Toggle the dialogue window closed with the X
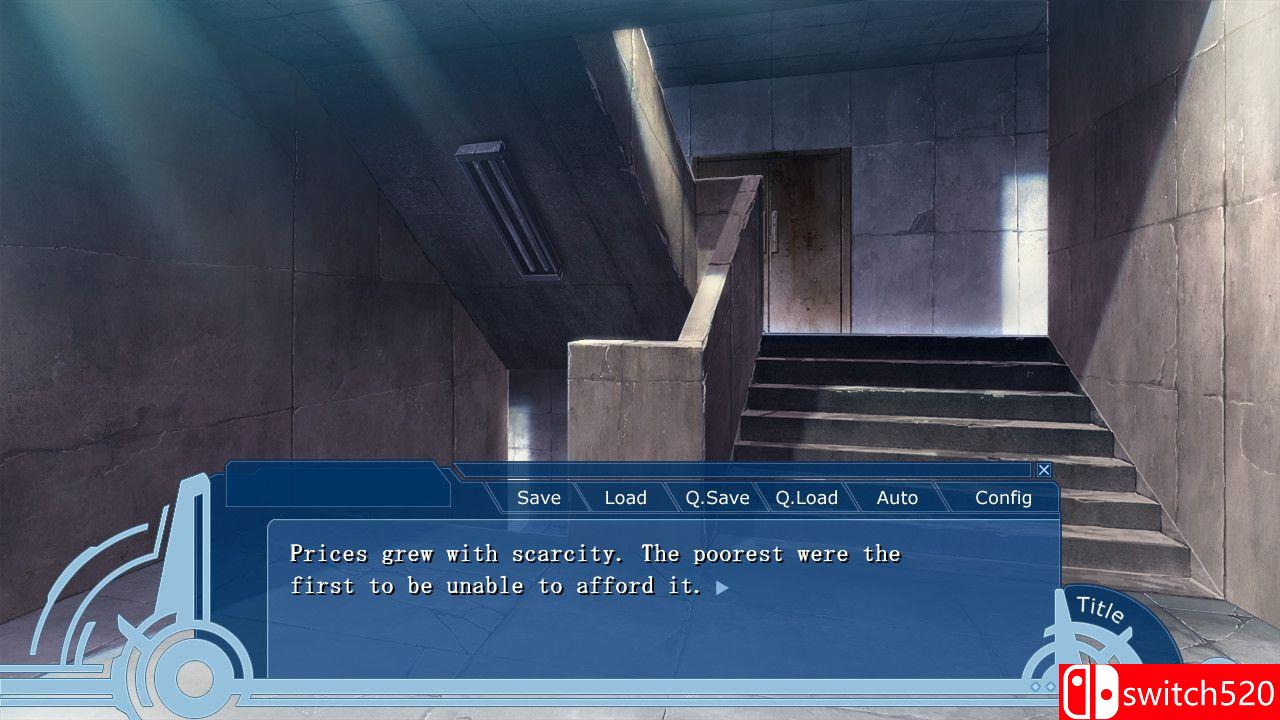 coord(1044,469)
